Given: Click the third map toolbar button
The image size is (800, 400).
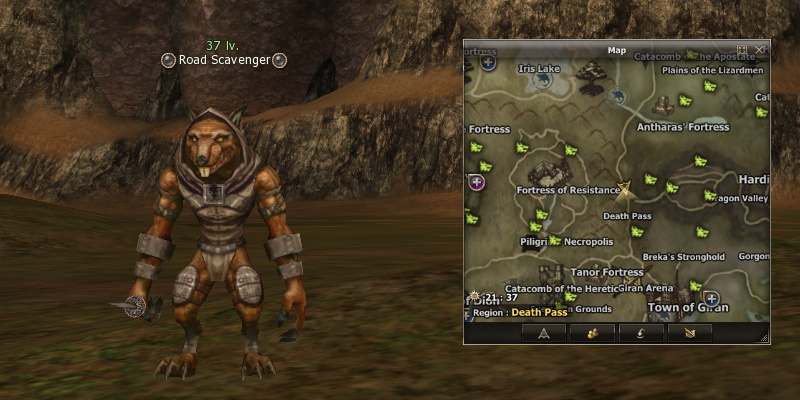Looking at the screenshot, I should pos(641,333).
